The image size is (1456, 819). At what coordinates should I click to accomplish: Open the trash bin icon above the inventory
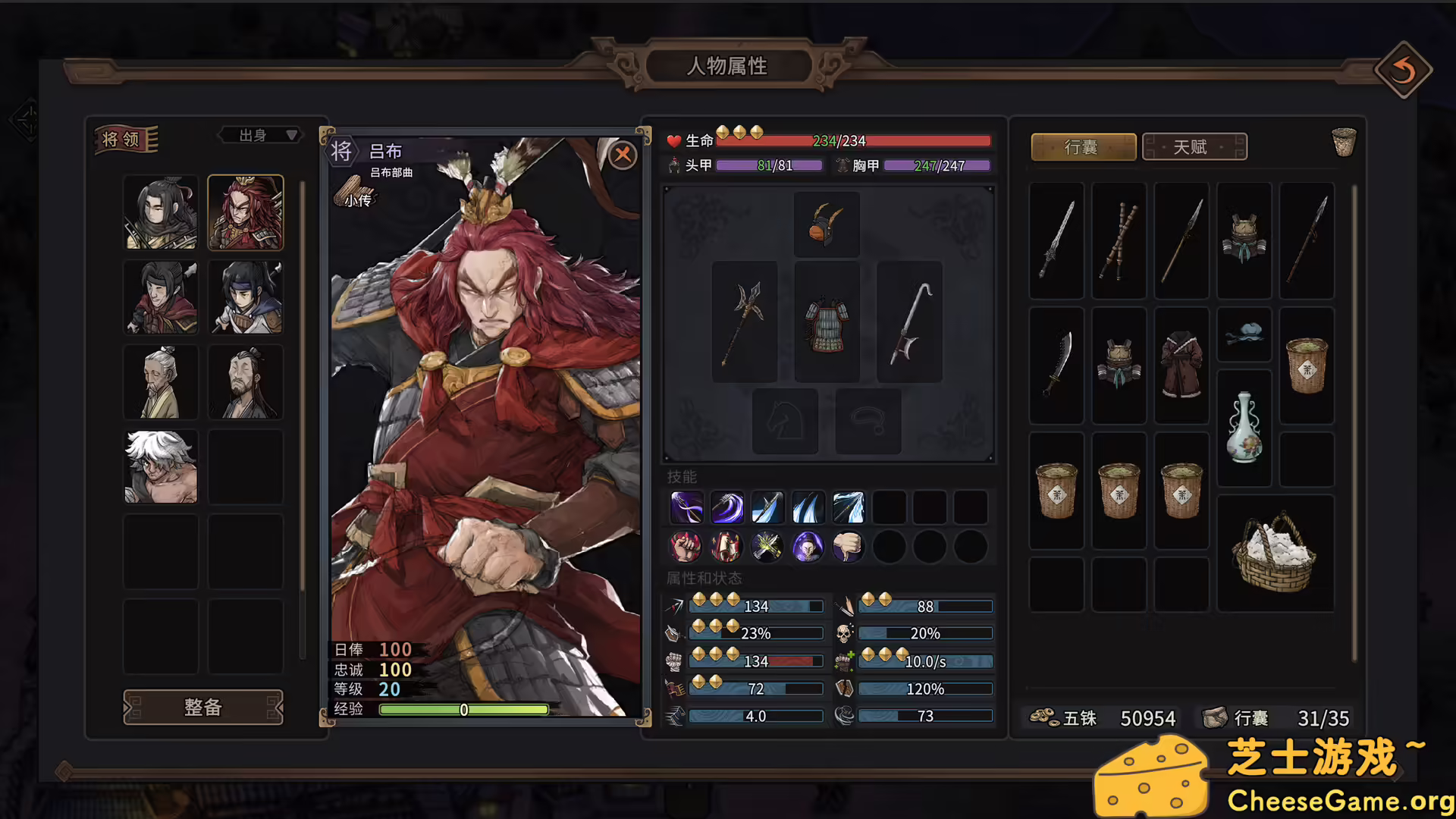1344,144
